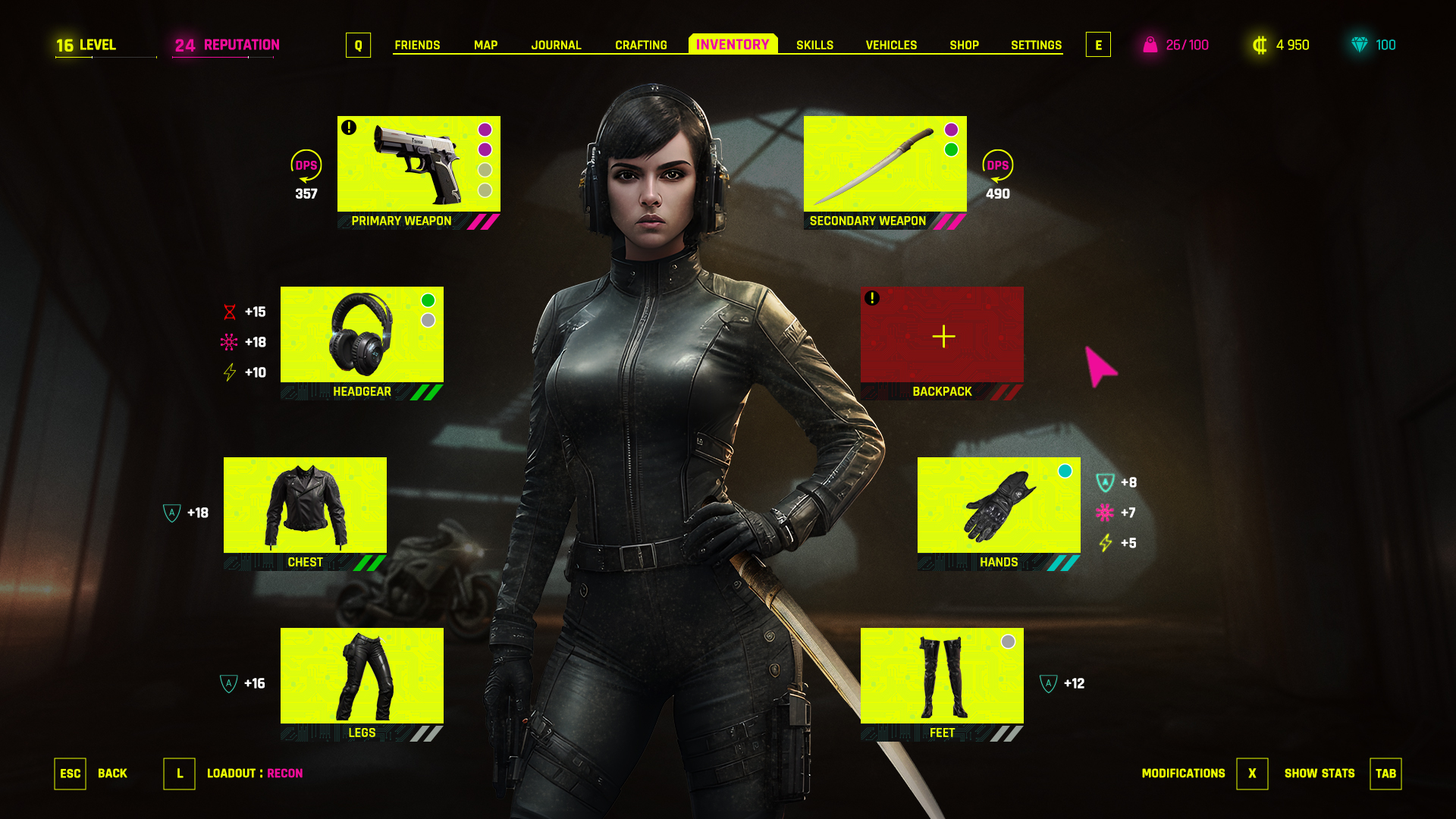Select the pistol primary weapon slot
This screenshot has height=819, width=1456.
click(x=419, y=165)
